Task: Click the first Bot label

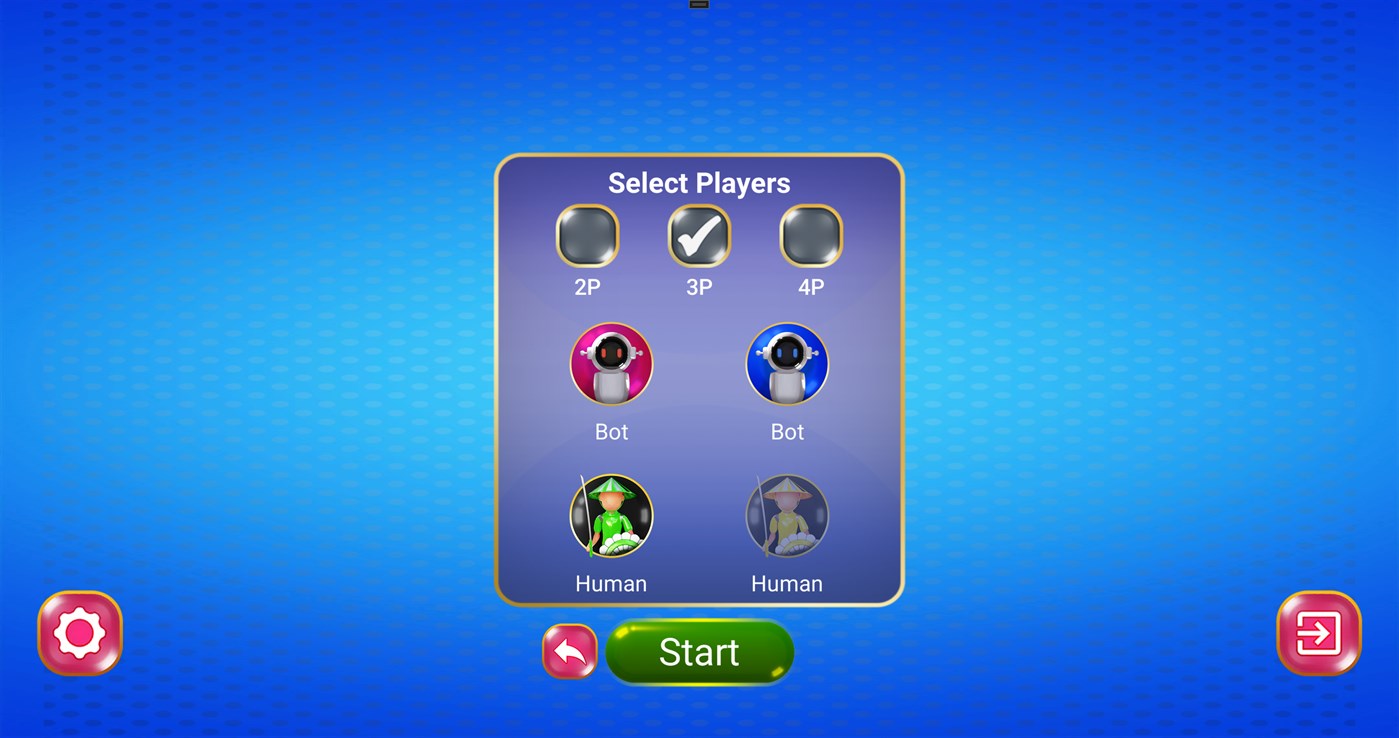Action: pyautogui.click(x=611, y=432)
